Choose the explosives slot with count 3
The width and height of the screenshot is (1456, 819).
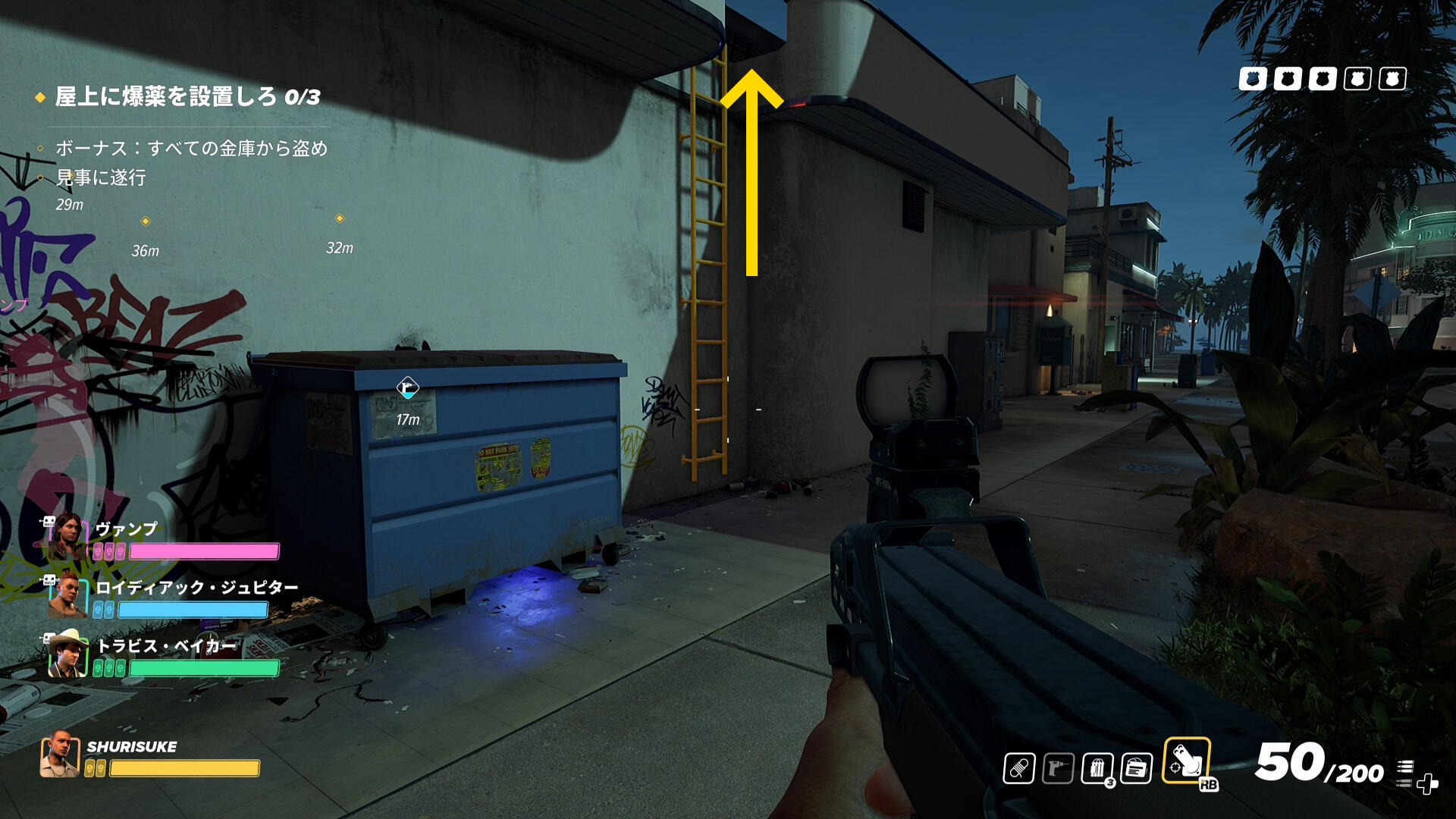click(x=1097, y=769)
